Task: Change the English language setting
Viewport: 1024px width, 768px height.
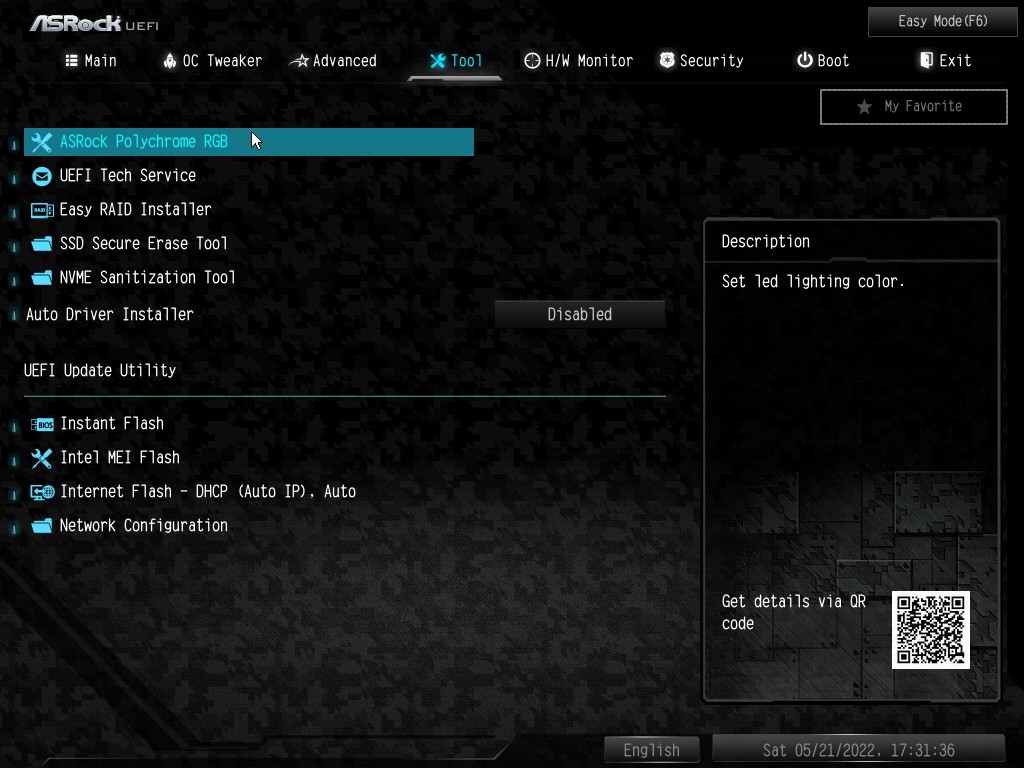Action: click(651, 750)
